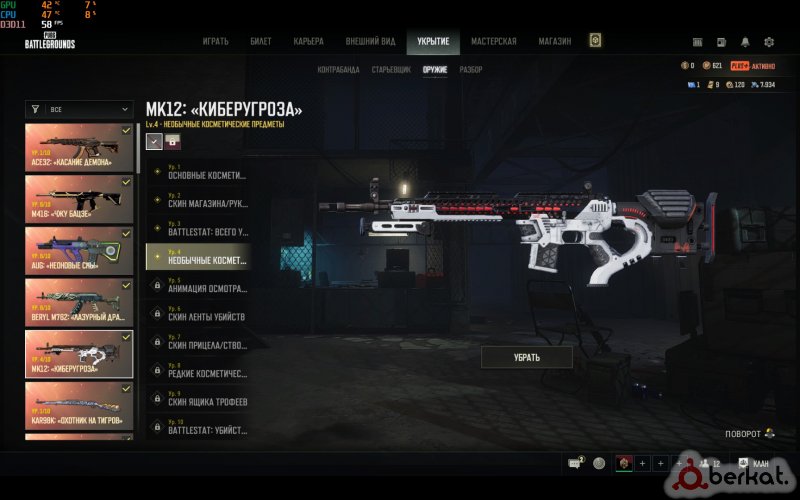The height and width of the screenshot is (500, 800).
Task: Open the МАГАЗИН store
Action: pos(555,42)
